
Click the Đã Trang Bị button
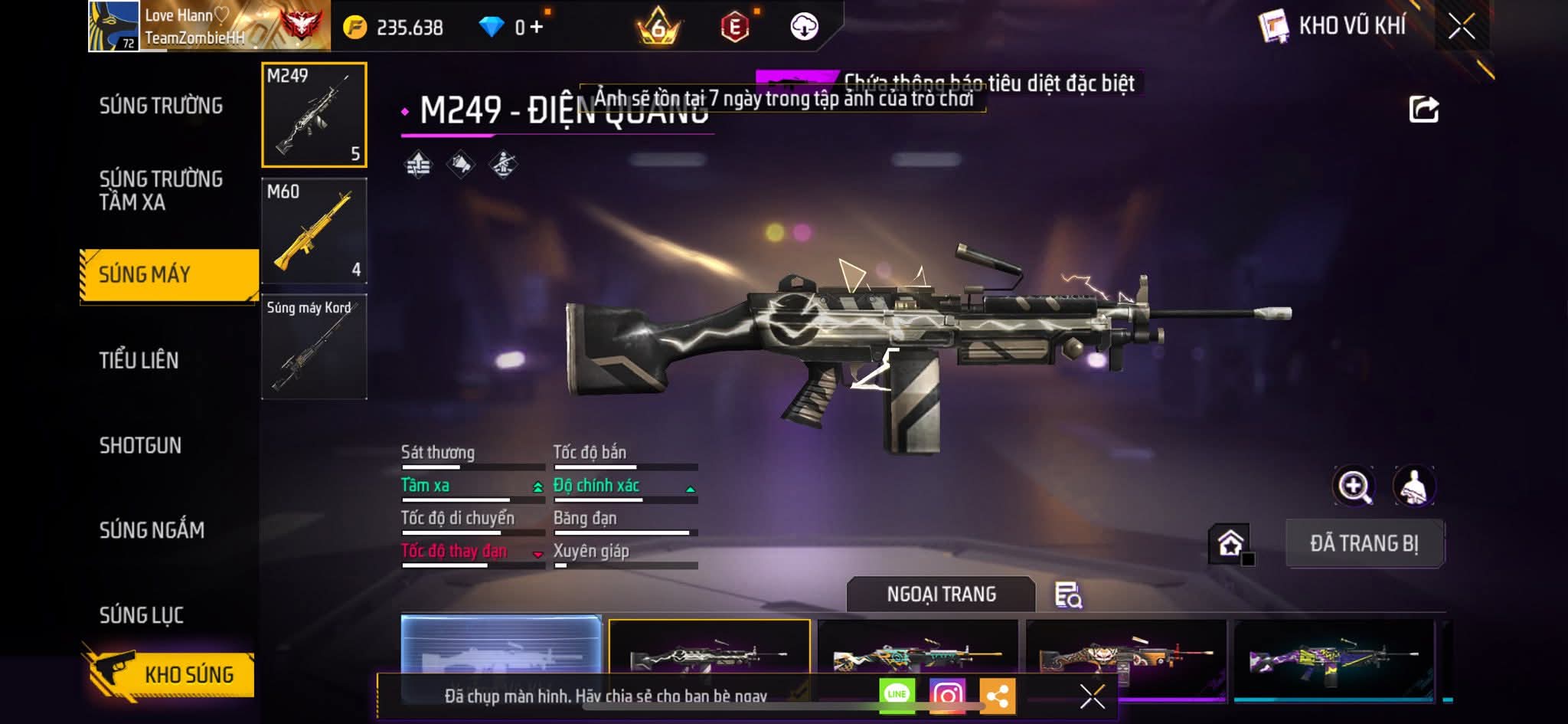1364,543
